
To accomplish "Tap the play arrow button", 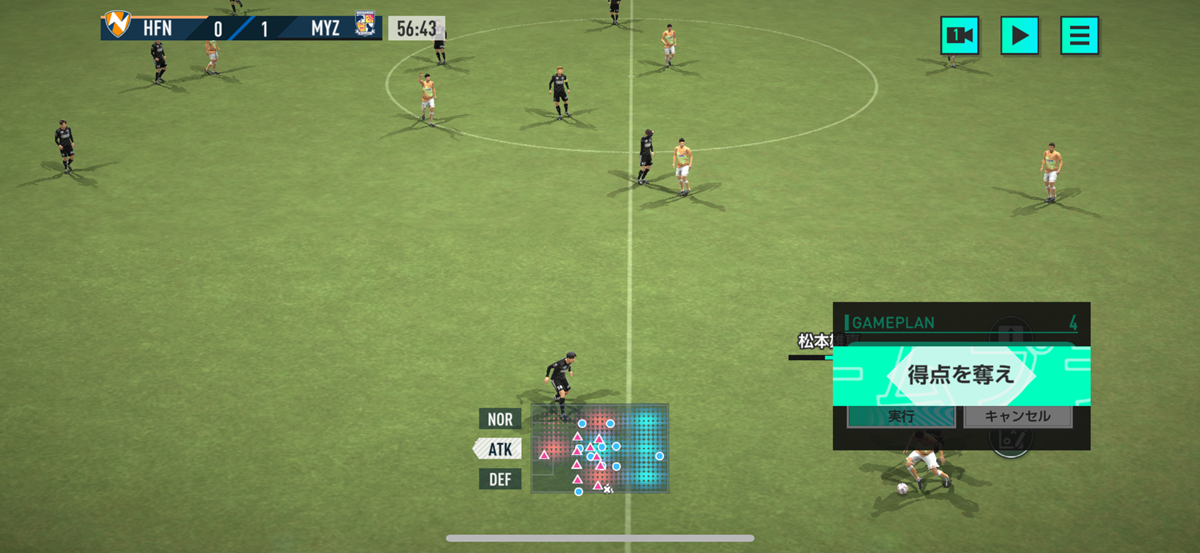I will (x=1019, y=36).
